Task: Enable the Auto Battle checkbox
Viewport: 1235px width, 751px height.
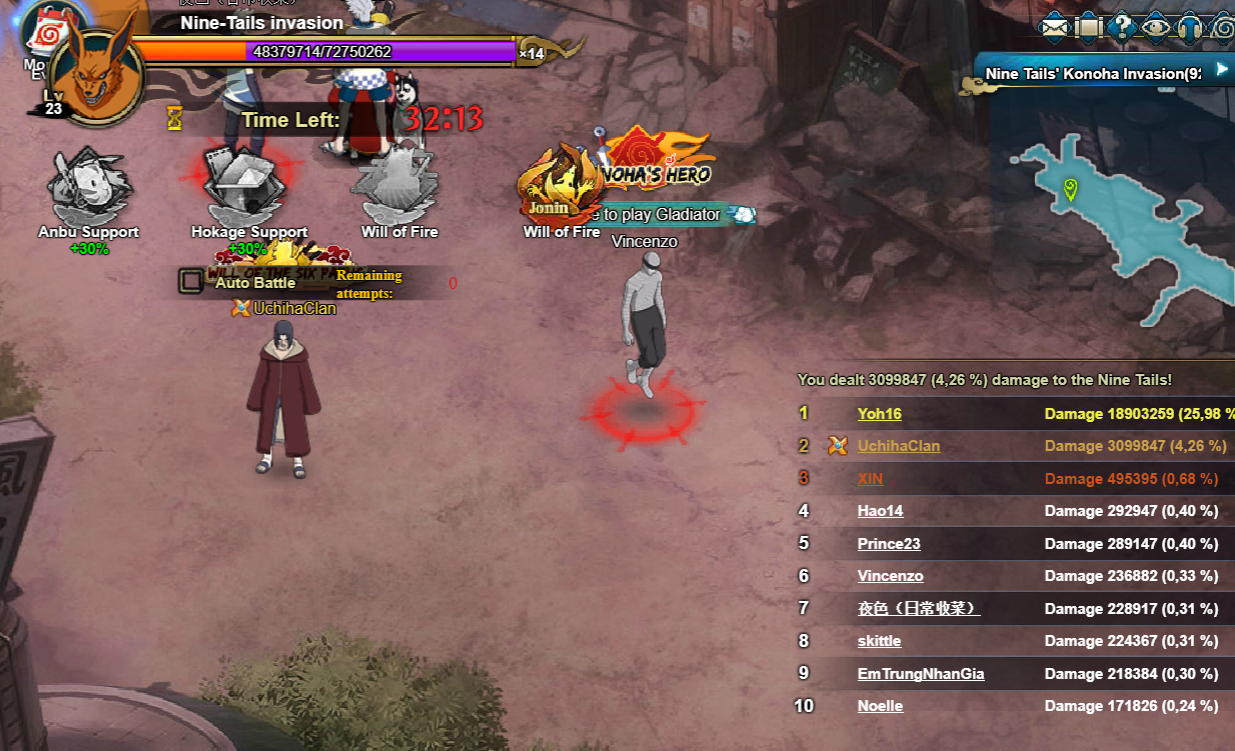Action: click(x=190, y=282)
